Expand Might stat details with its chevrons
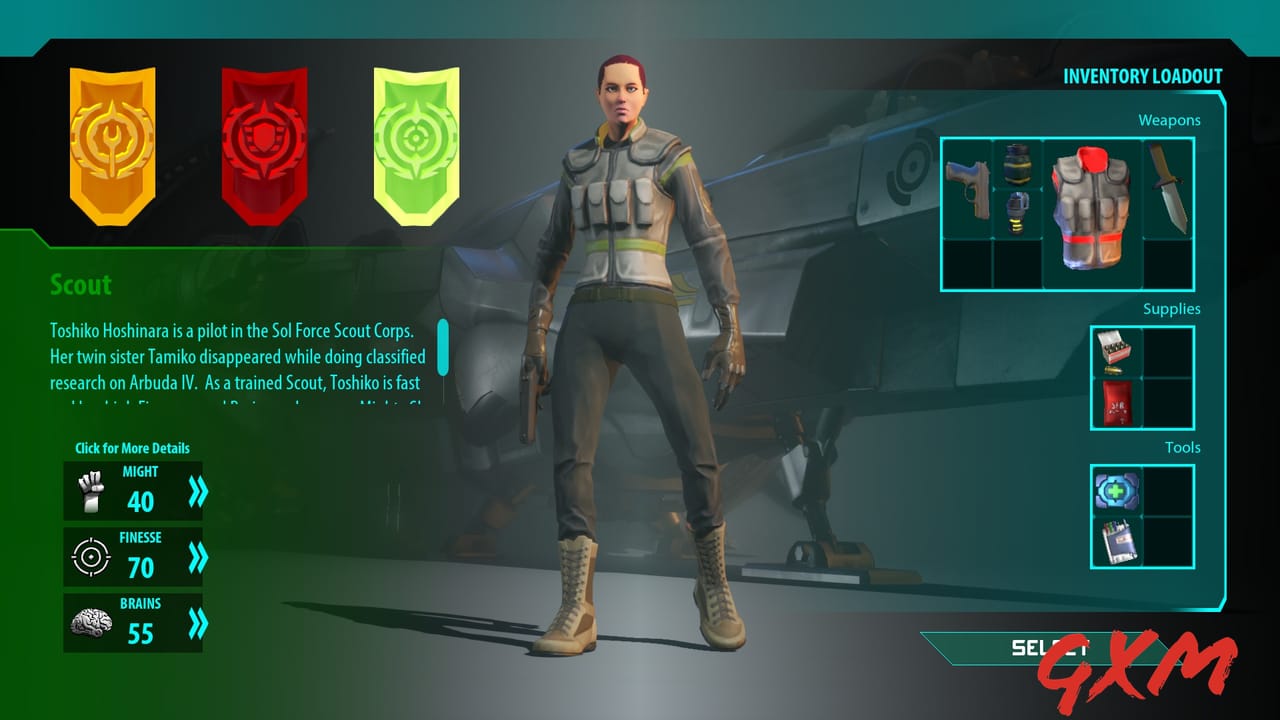The image size is (1280, 720). [x=196, y=490]
